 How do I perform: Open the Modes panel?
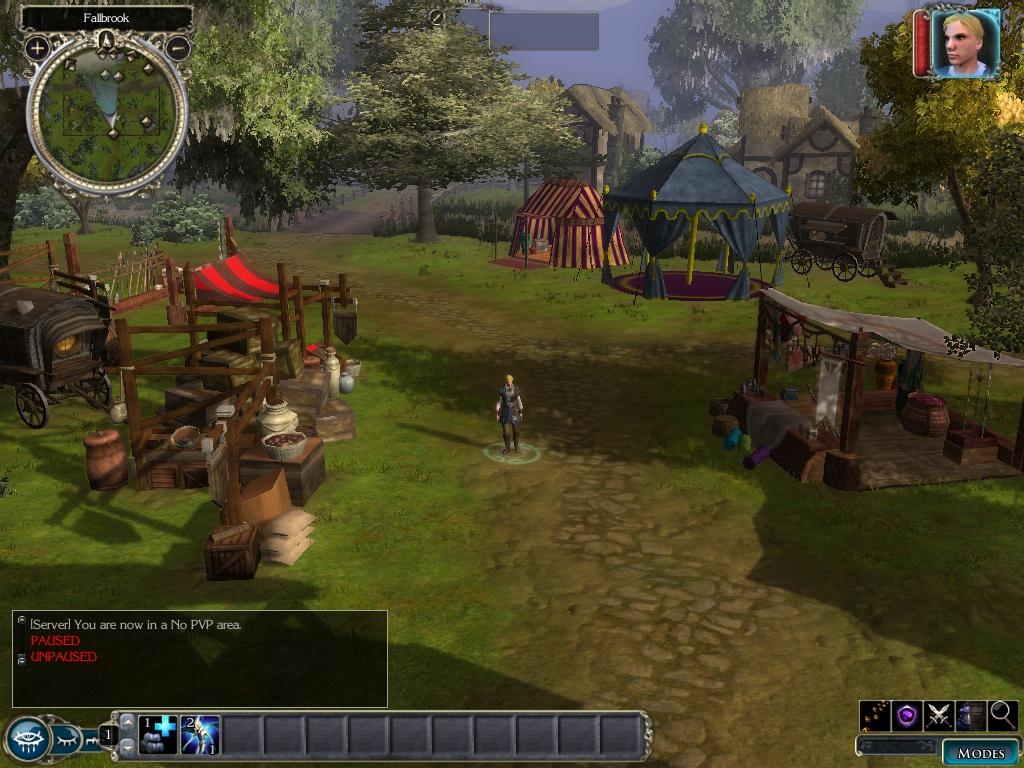click(980, 753)
